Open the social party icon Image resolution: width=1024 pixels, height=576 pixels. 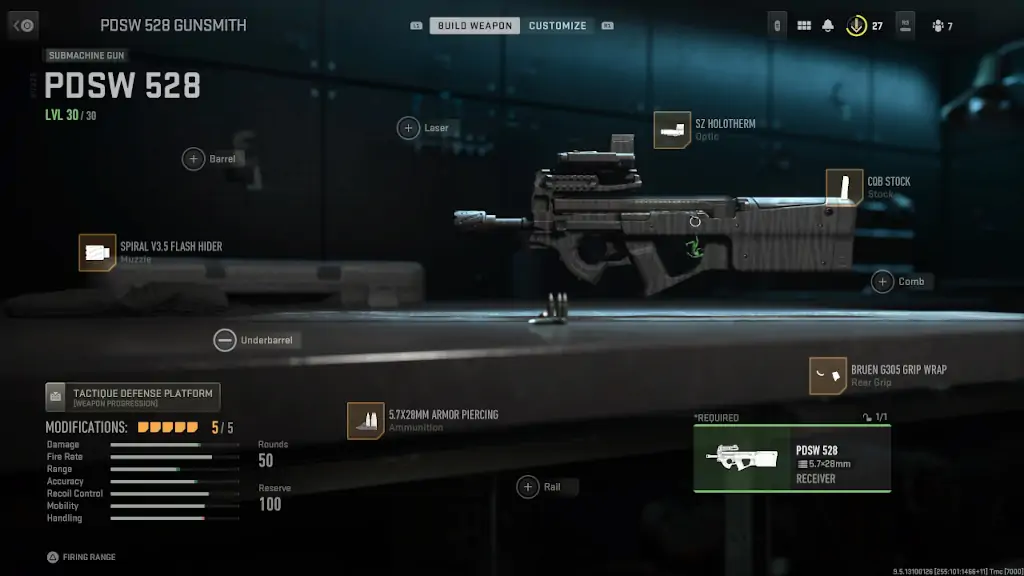(937, 26)
